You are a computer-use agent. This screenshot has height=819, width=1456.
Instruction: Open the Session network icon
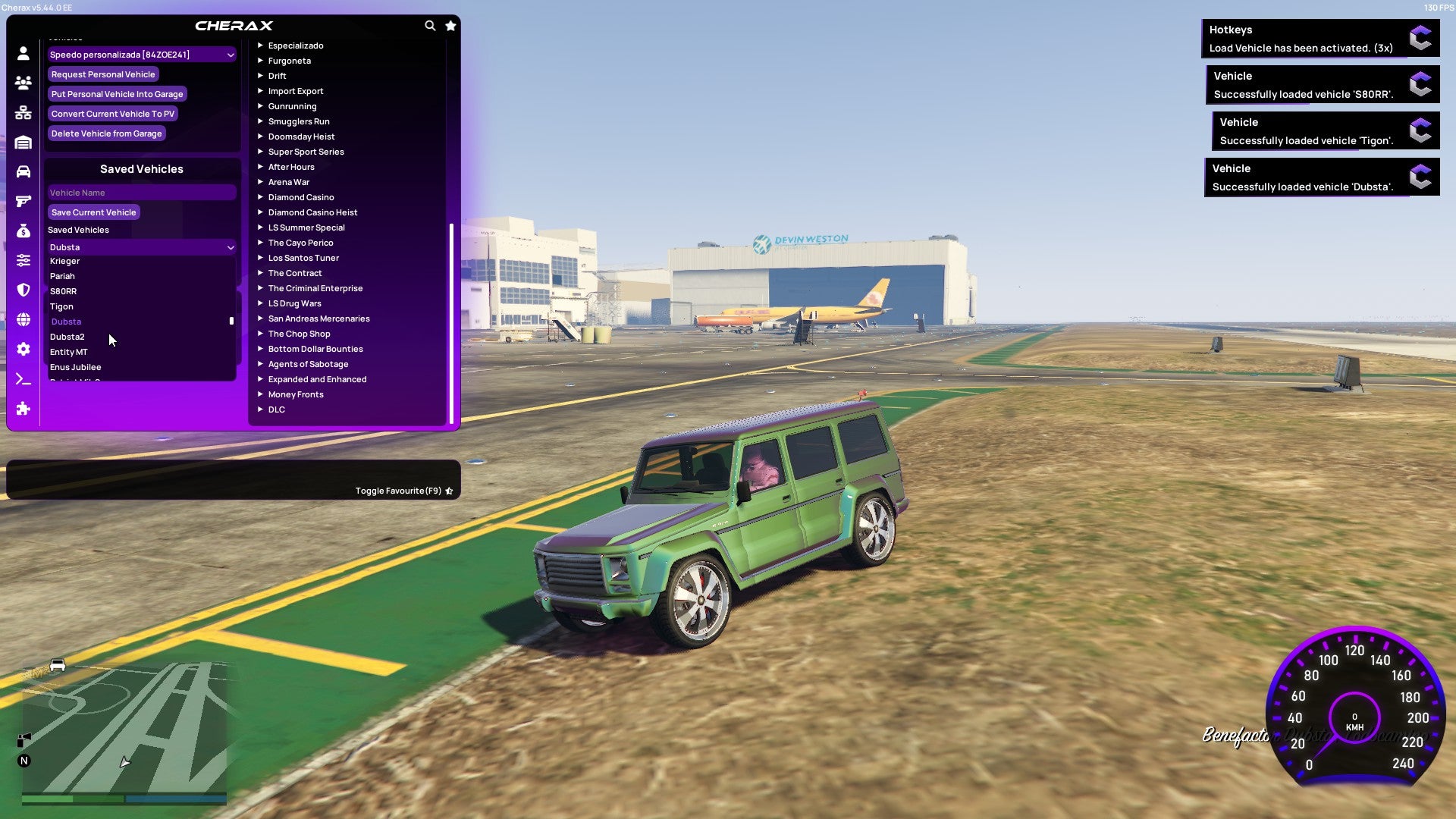(x=23, y=112)
